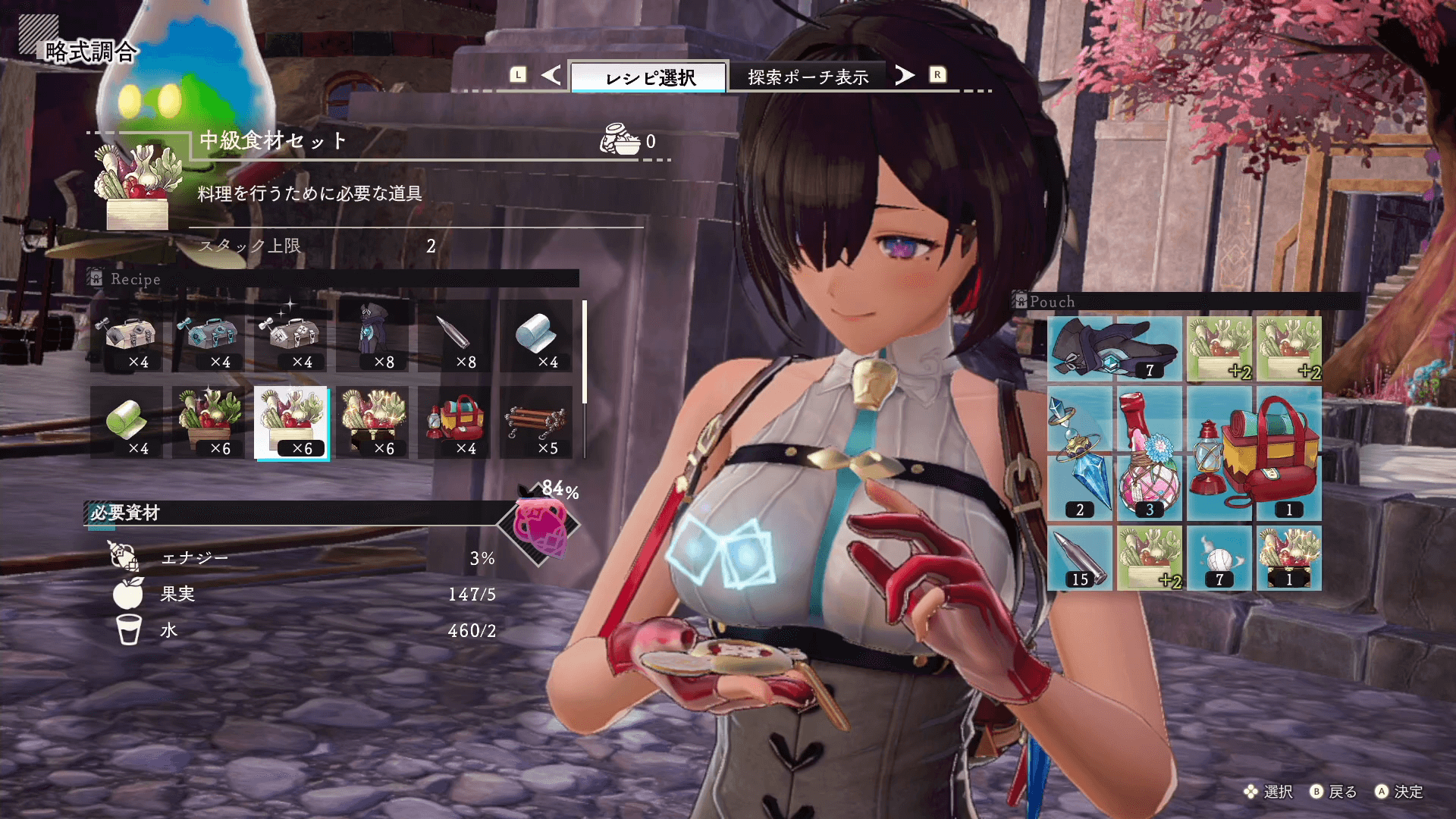Select the white cloth roll recipe
This screenshot has width=1456, height=819.
(536, 336)
